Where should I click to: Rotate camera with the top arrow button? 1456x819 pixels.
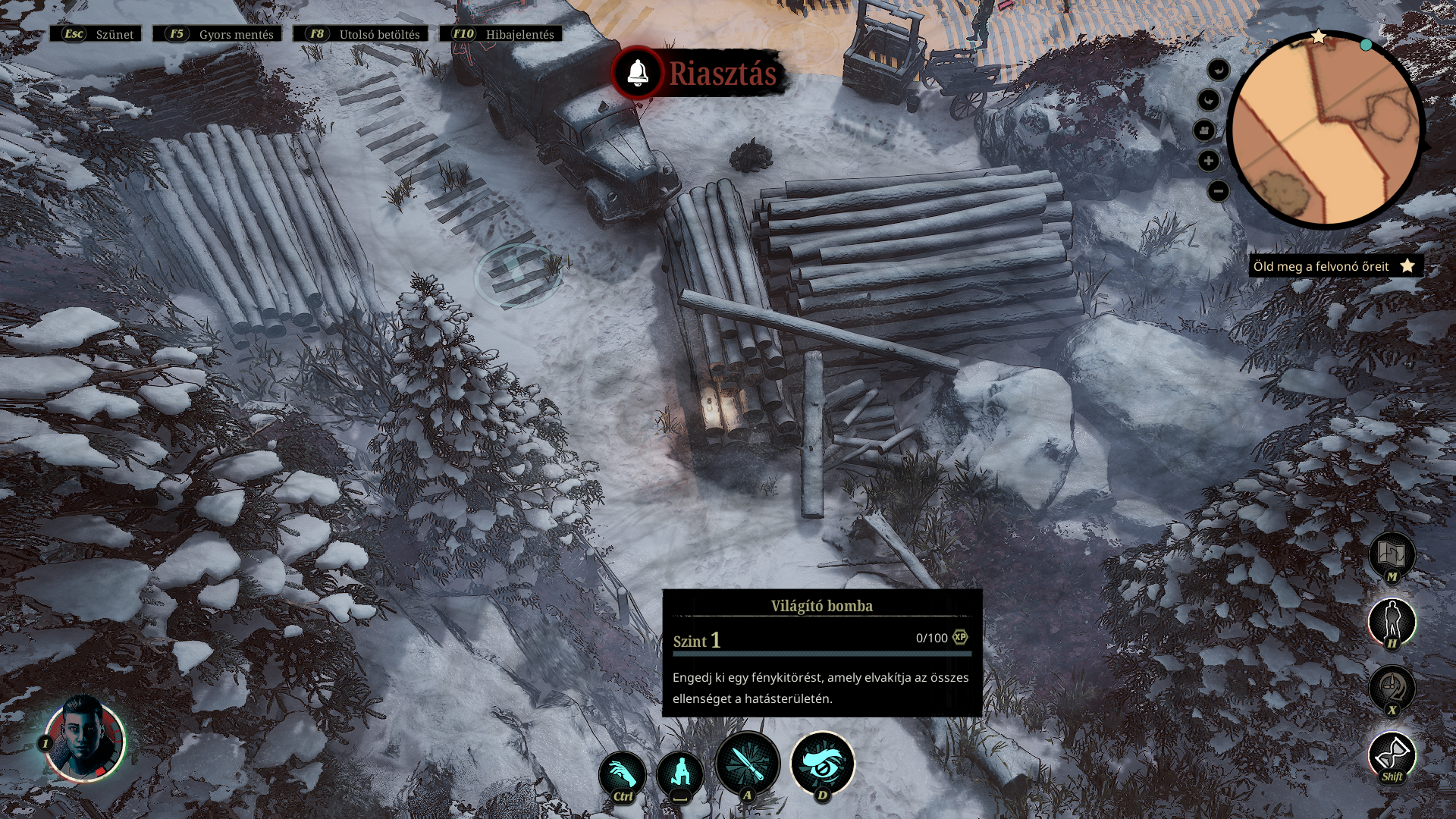click(x=1218, y=70)
